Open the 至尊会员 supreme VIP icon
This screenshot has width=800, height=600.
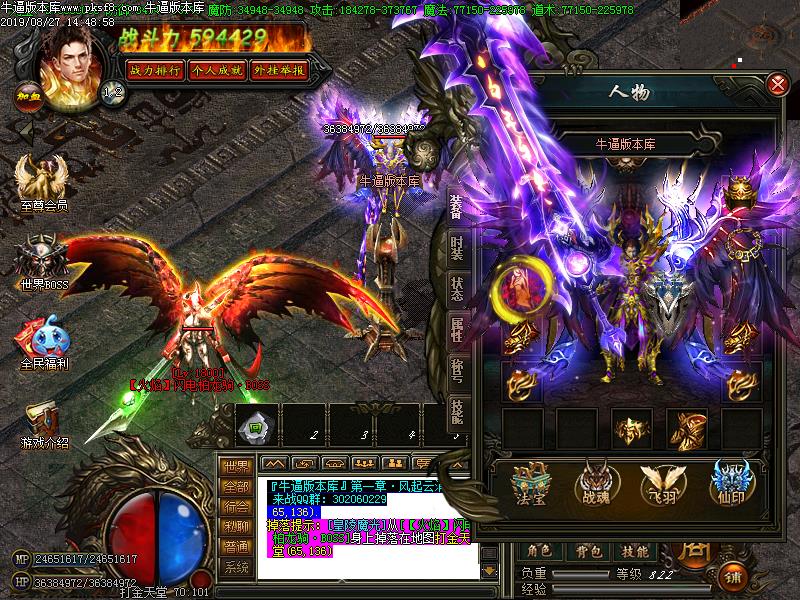coord(42,186)
